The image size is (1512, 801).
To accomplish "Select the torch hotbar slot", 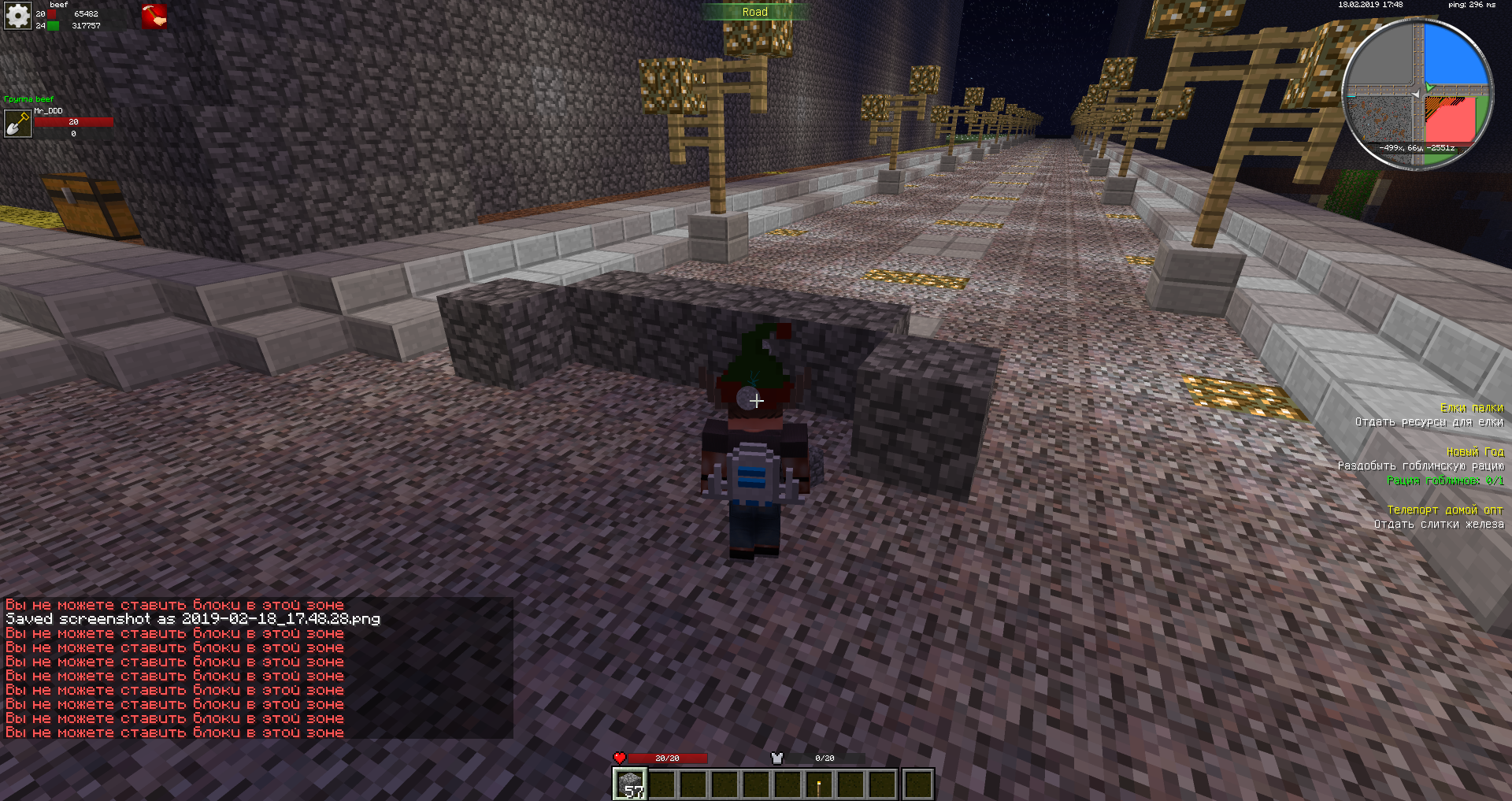I will [x=819, y=784].
